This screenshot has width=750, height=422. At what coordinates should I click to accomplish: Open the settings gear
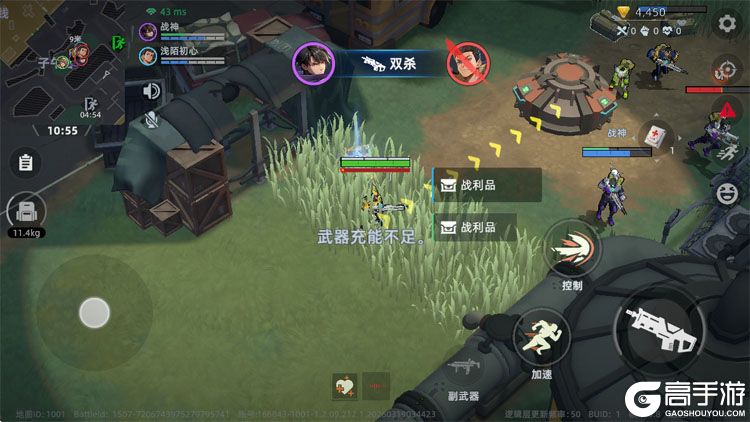click(727, 22)
